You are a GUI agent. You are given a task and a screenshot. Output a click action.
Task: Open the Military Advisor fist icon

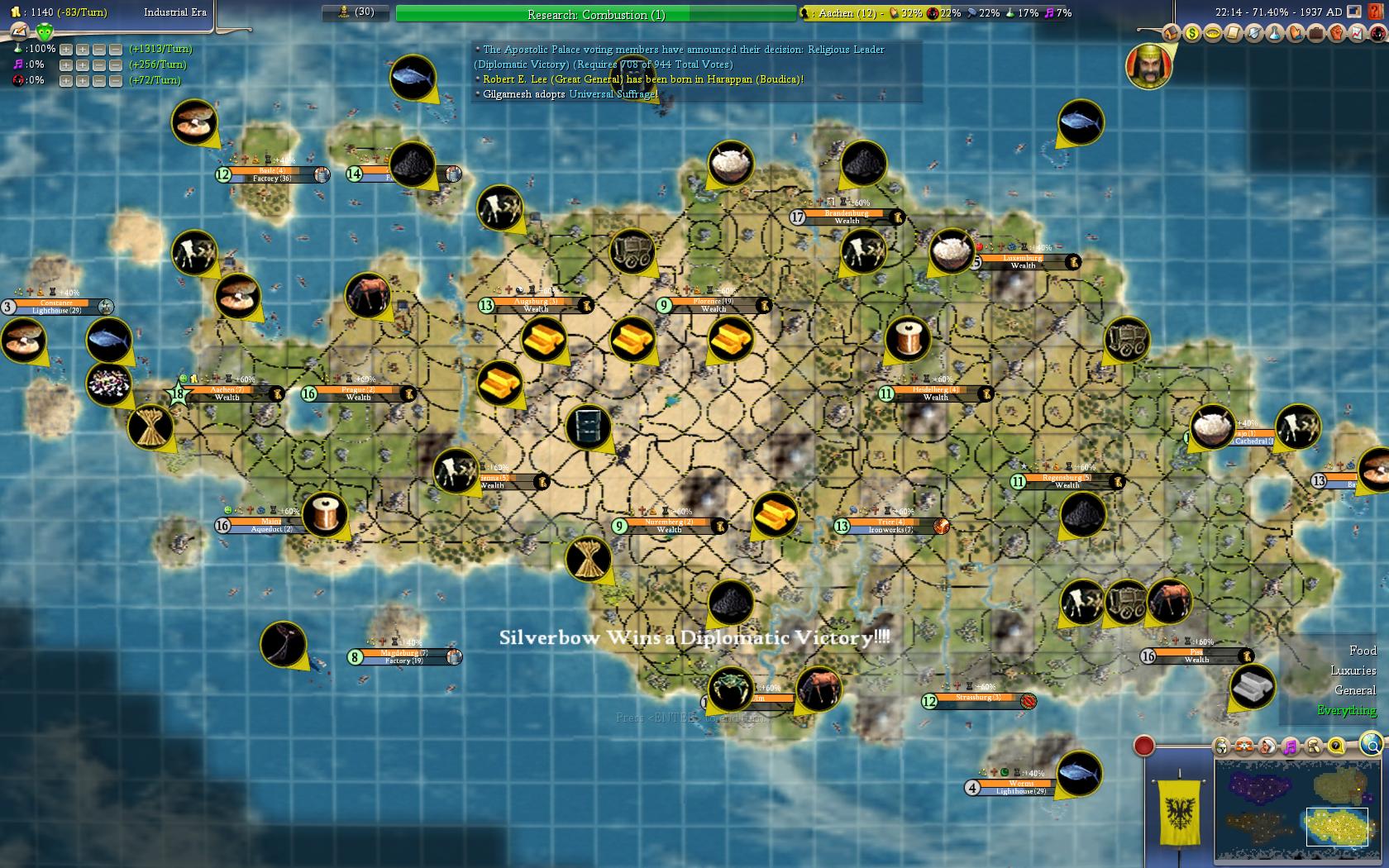pos(1336,33)
